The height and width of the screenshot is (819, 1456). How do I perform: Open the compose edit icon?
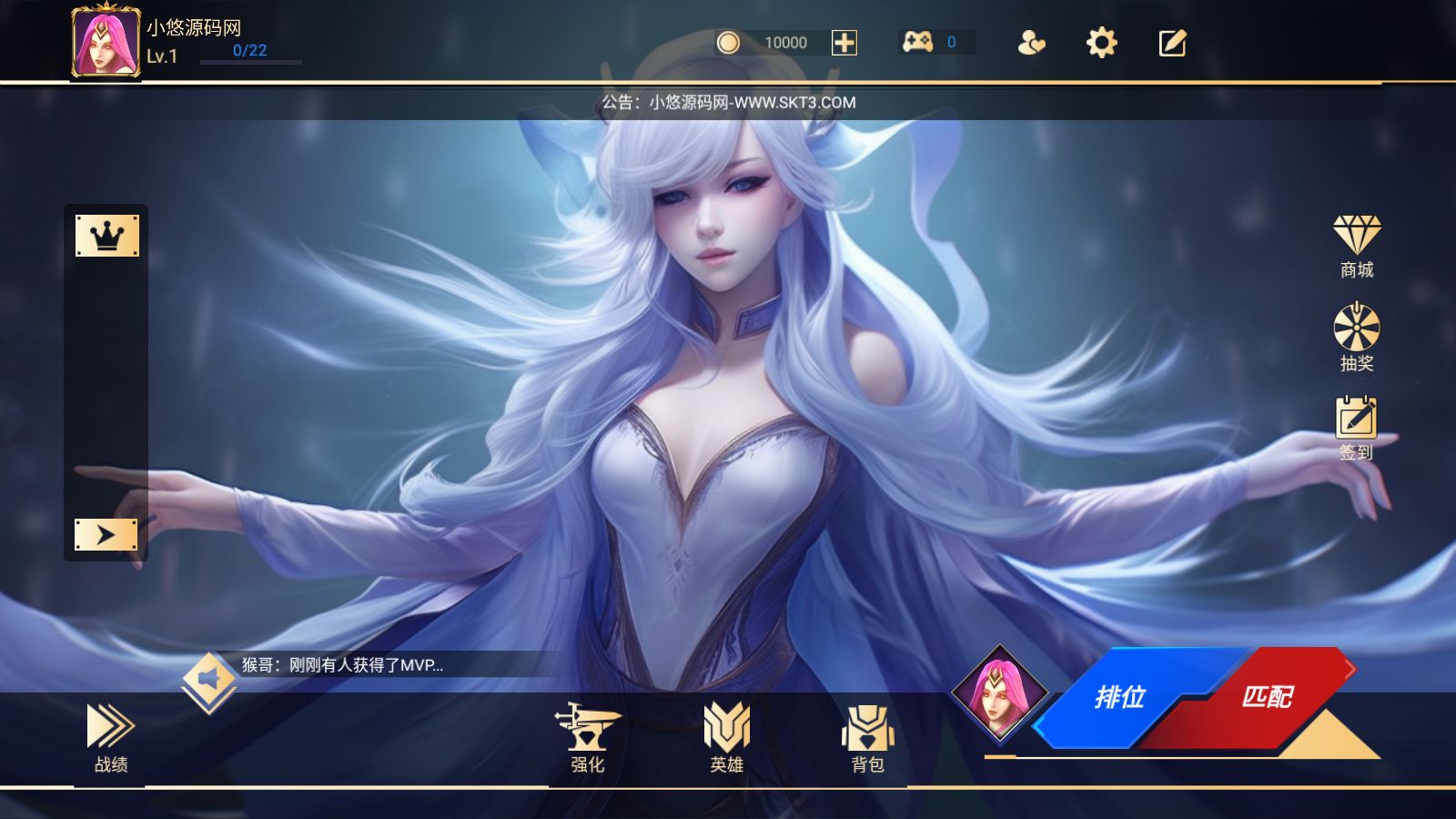pyautogui.click(x=1172, y=42)
